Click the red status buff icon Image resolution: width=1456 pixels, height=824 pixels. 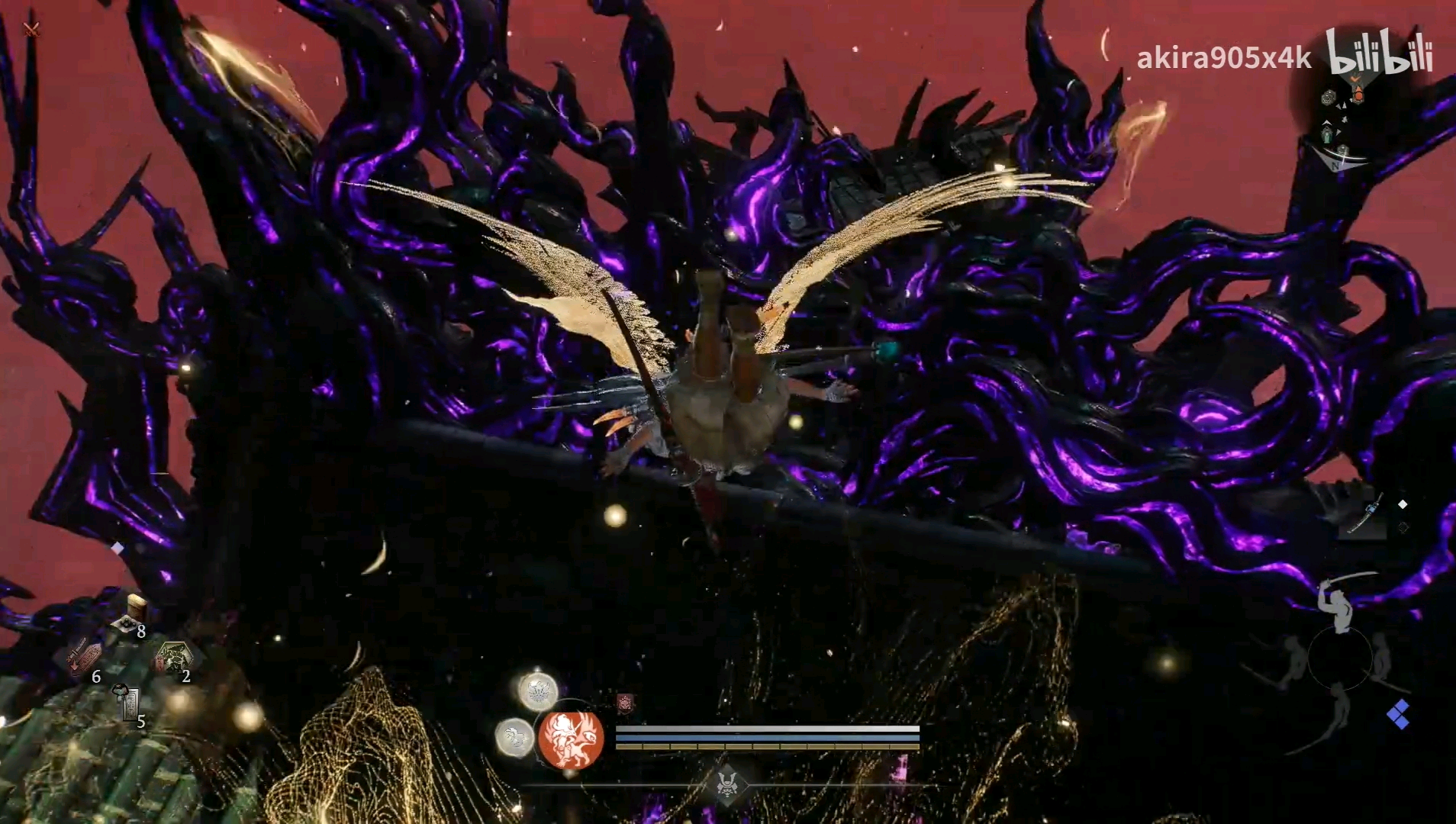625,703
